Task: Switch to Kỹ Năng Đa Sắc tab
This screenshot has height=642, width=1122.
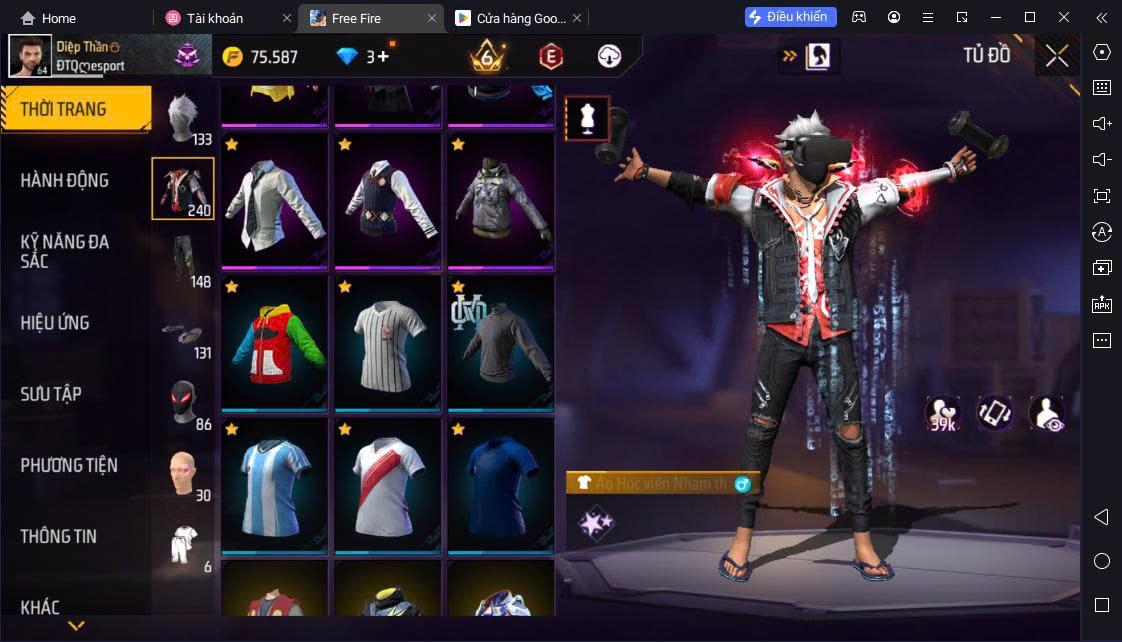Action: 65,251
